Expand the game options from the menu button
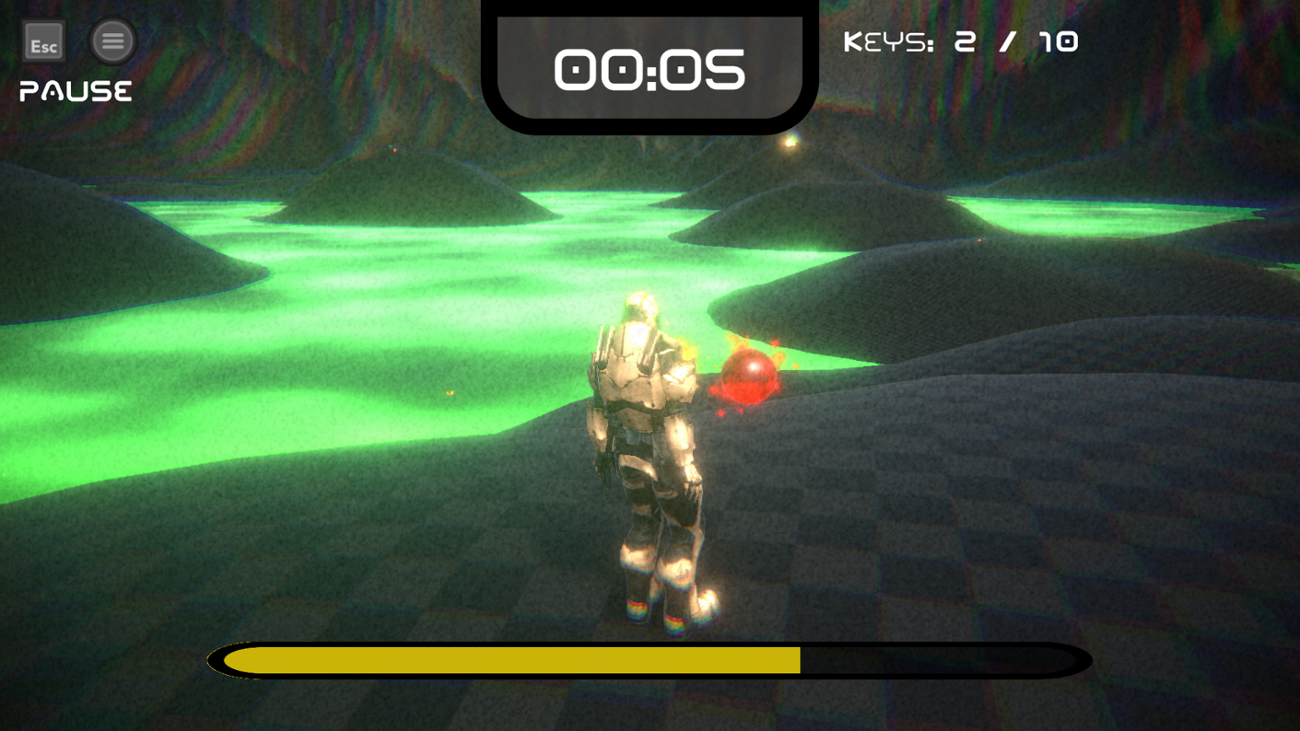Viewport: 1300px width, 731px height. 112,42
